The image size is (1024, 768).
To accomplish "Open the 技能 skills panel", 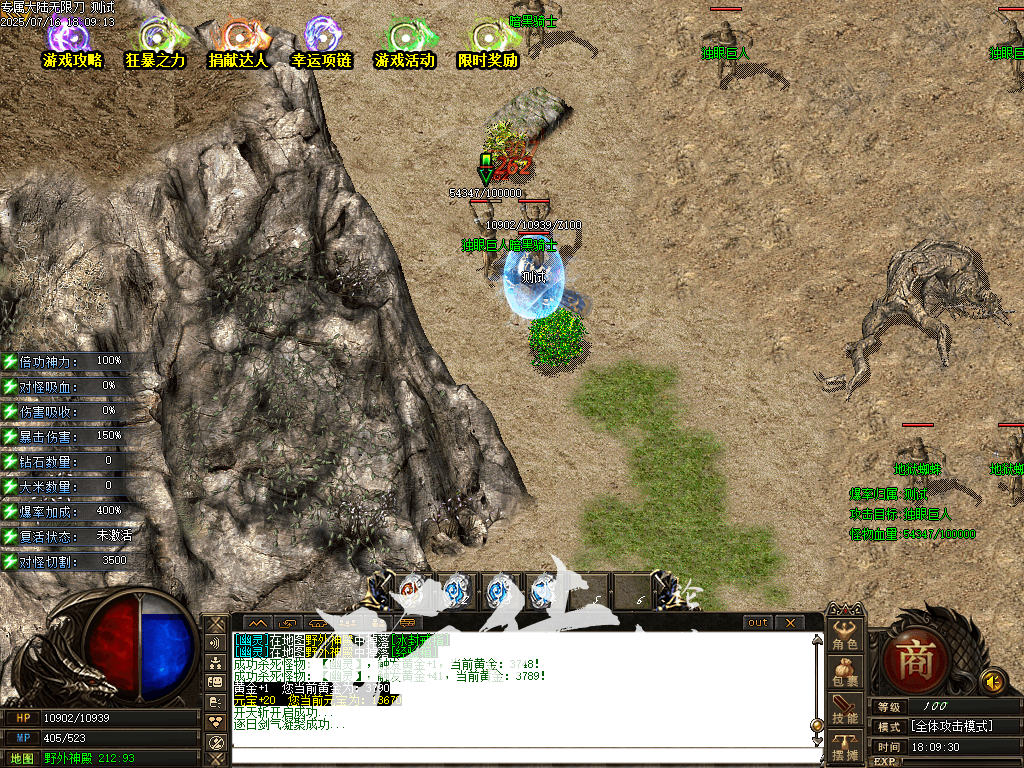I will (x=846, y=709).
